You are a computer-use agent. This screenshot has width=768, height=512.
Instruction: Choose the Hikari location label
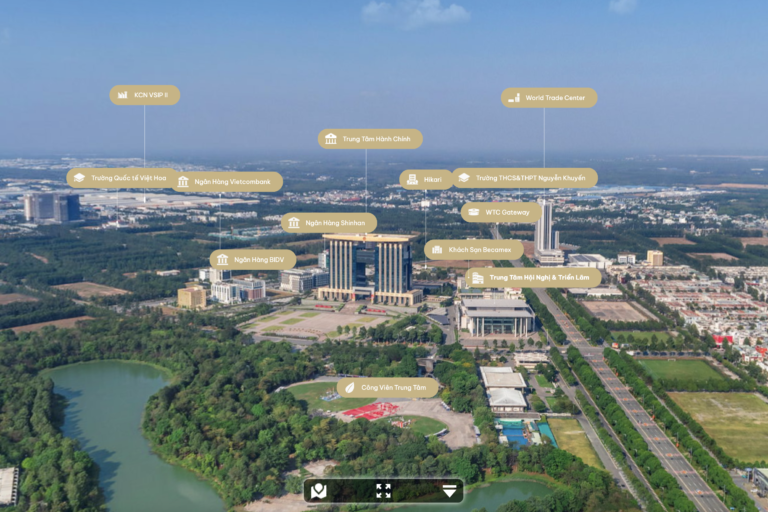(426, 180)
